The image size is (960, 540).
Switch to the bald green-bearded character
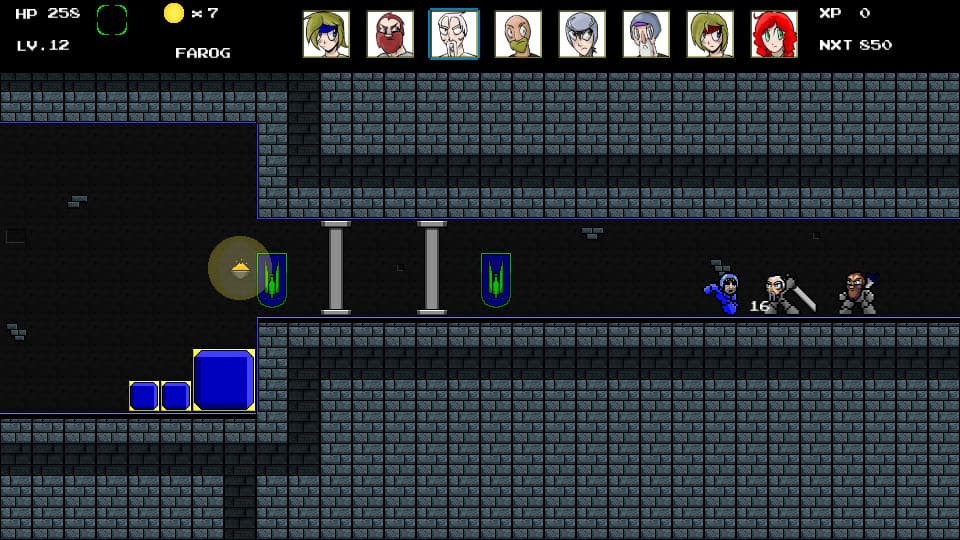[x=518, y=35]
